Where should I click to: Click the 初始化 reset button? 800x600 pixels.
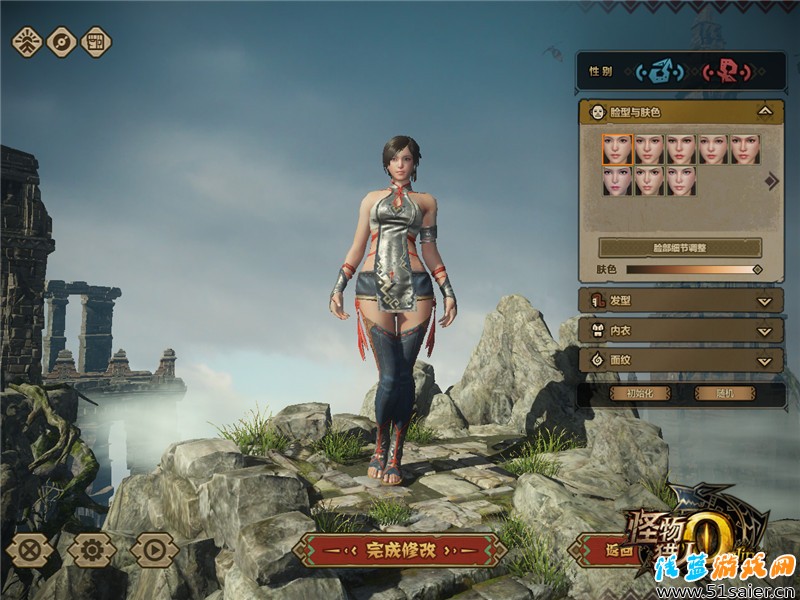tap(641, 393)
